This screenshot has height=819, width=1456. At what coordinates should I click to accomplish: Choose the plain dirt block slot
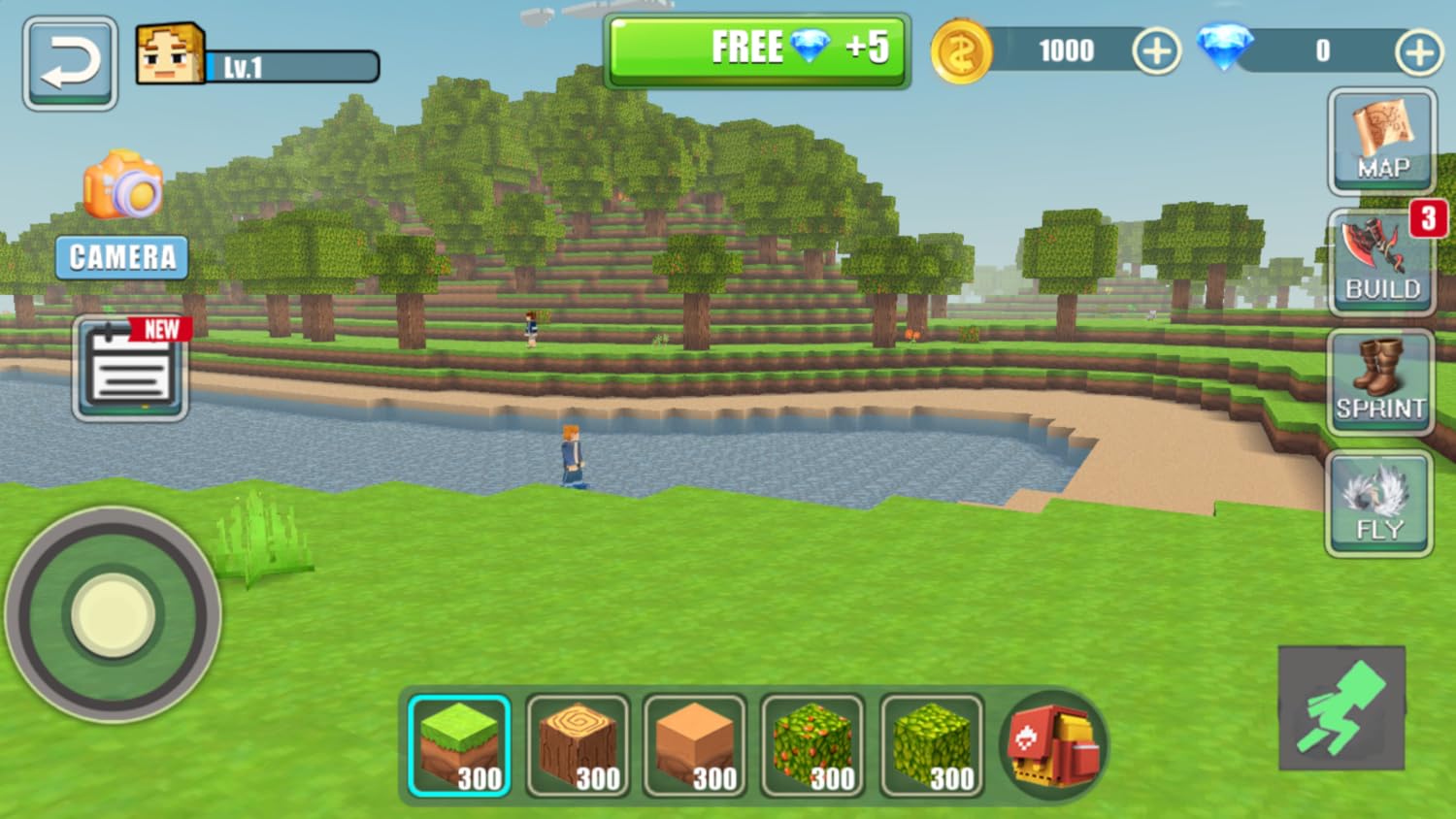click(695, 745)
